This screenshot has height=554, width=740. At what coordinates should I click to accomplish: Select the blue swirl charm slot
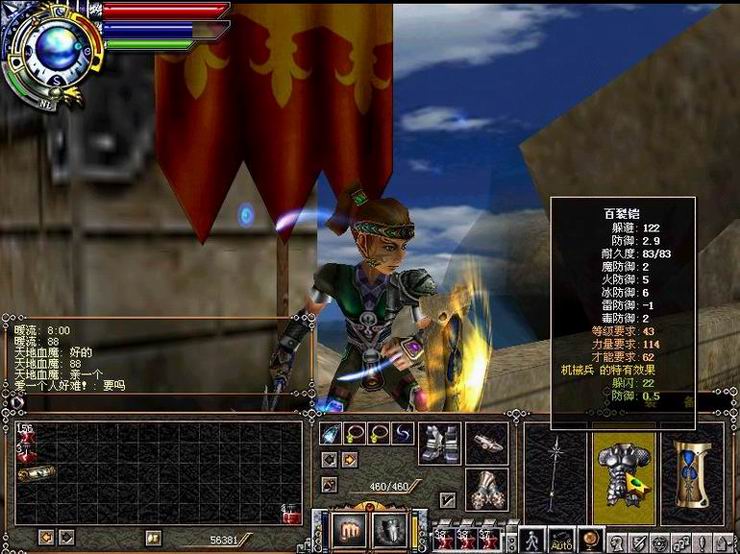pos(402,434)
